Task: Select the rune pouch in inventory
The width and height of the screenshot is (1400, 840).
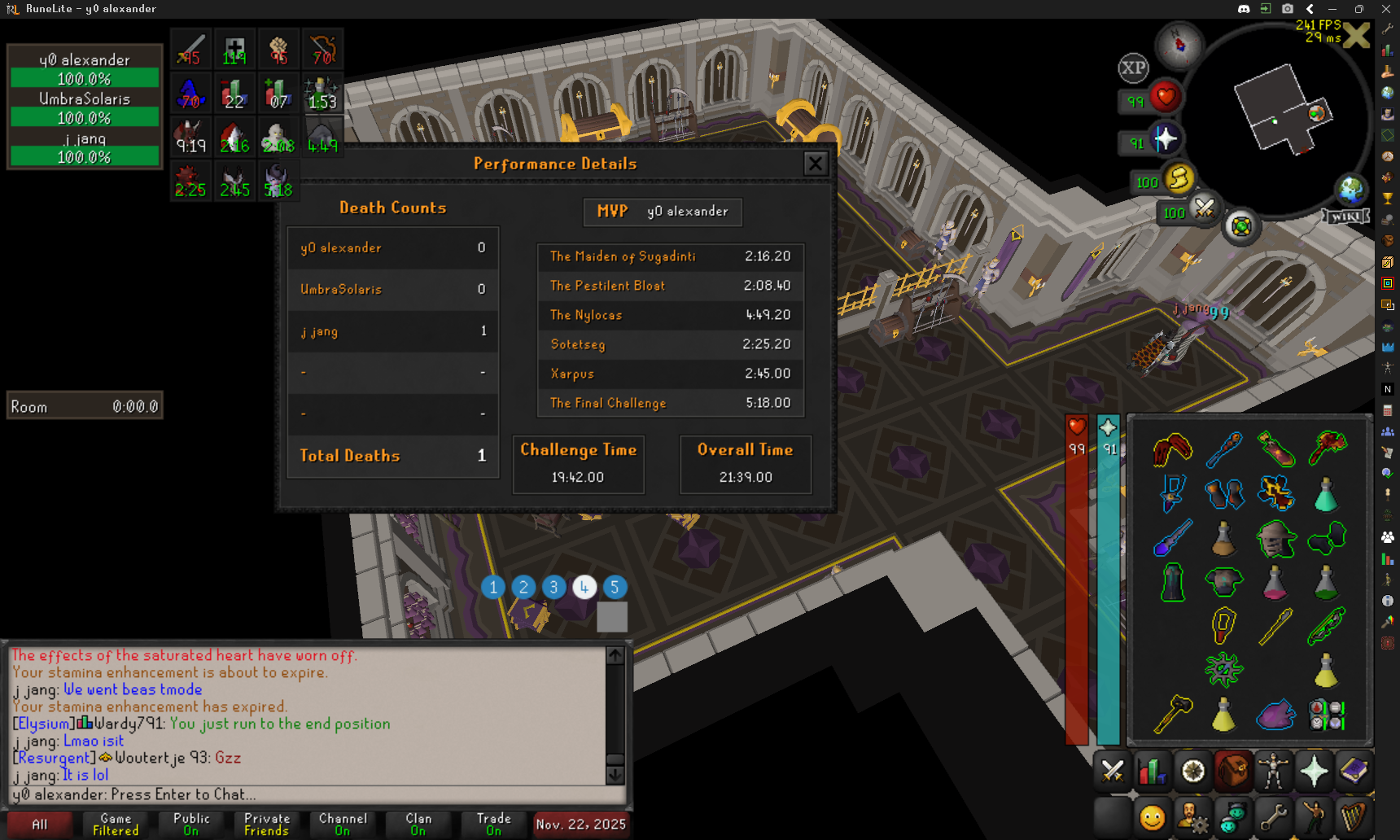Action: 1326,715
